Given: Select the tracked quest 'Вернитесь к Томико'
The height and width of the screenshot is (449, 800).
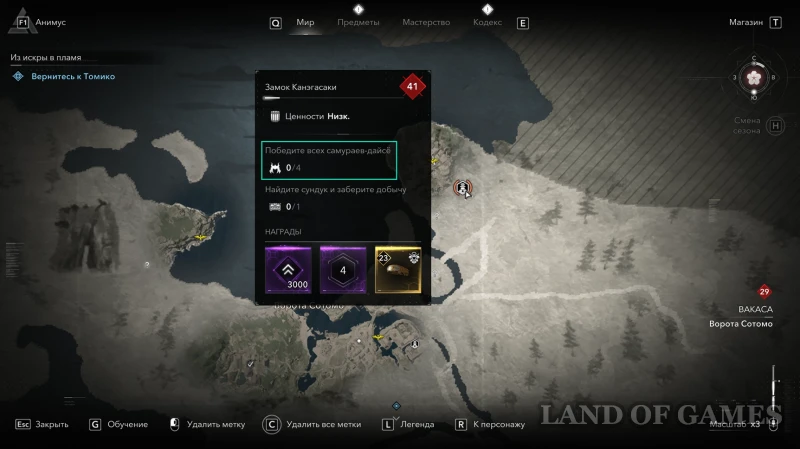Looking at the screenshot, I should pyautogui.click(x=70, y=76).
